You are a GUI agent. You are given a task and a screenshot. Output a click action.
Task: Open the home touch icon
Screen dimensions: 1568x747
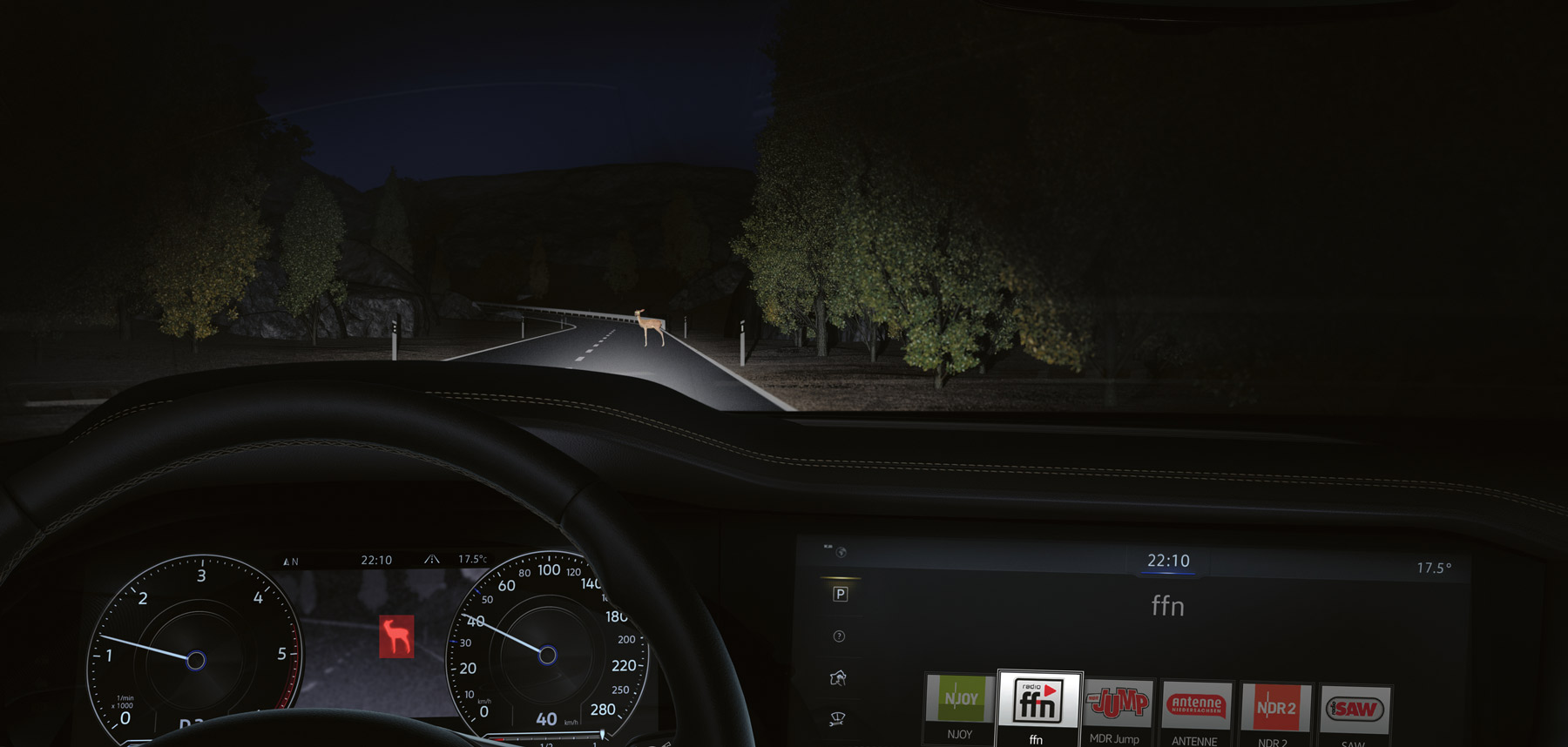coord(838,677)
